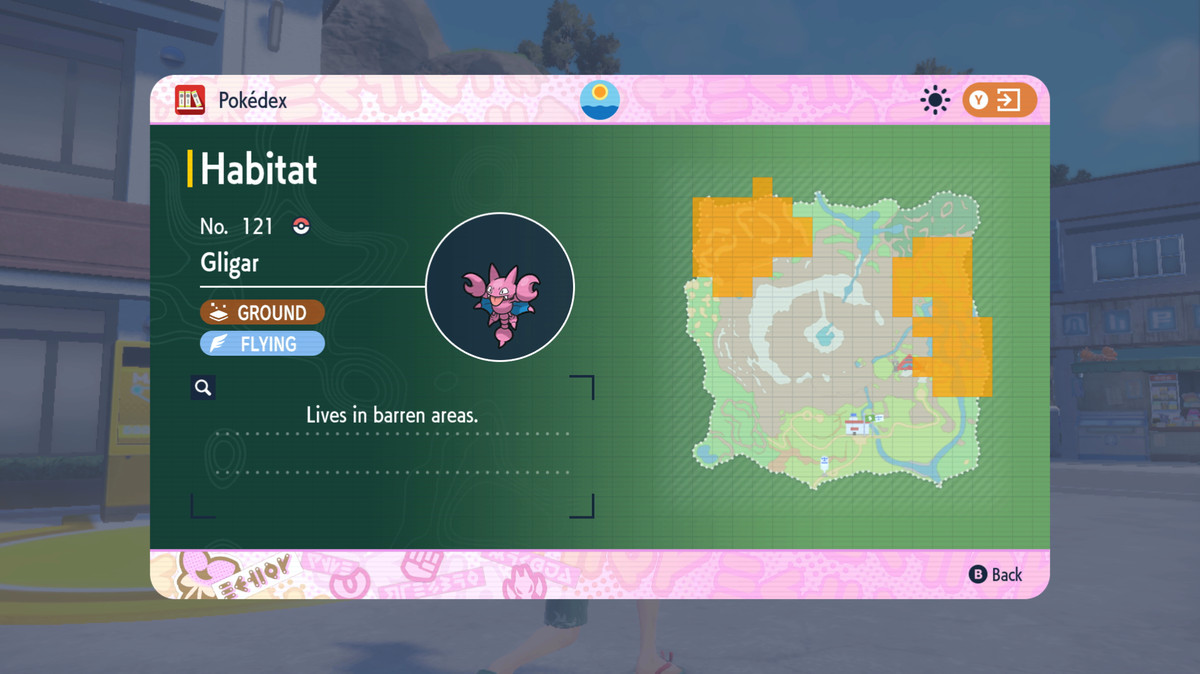The image size is (1200, 674).
Task: Toggle the sun daytime icon
Action: pyautogui.click(x=935, y=100)
